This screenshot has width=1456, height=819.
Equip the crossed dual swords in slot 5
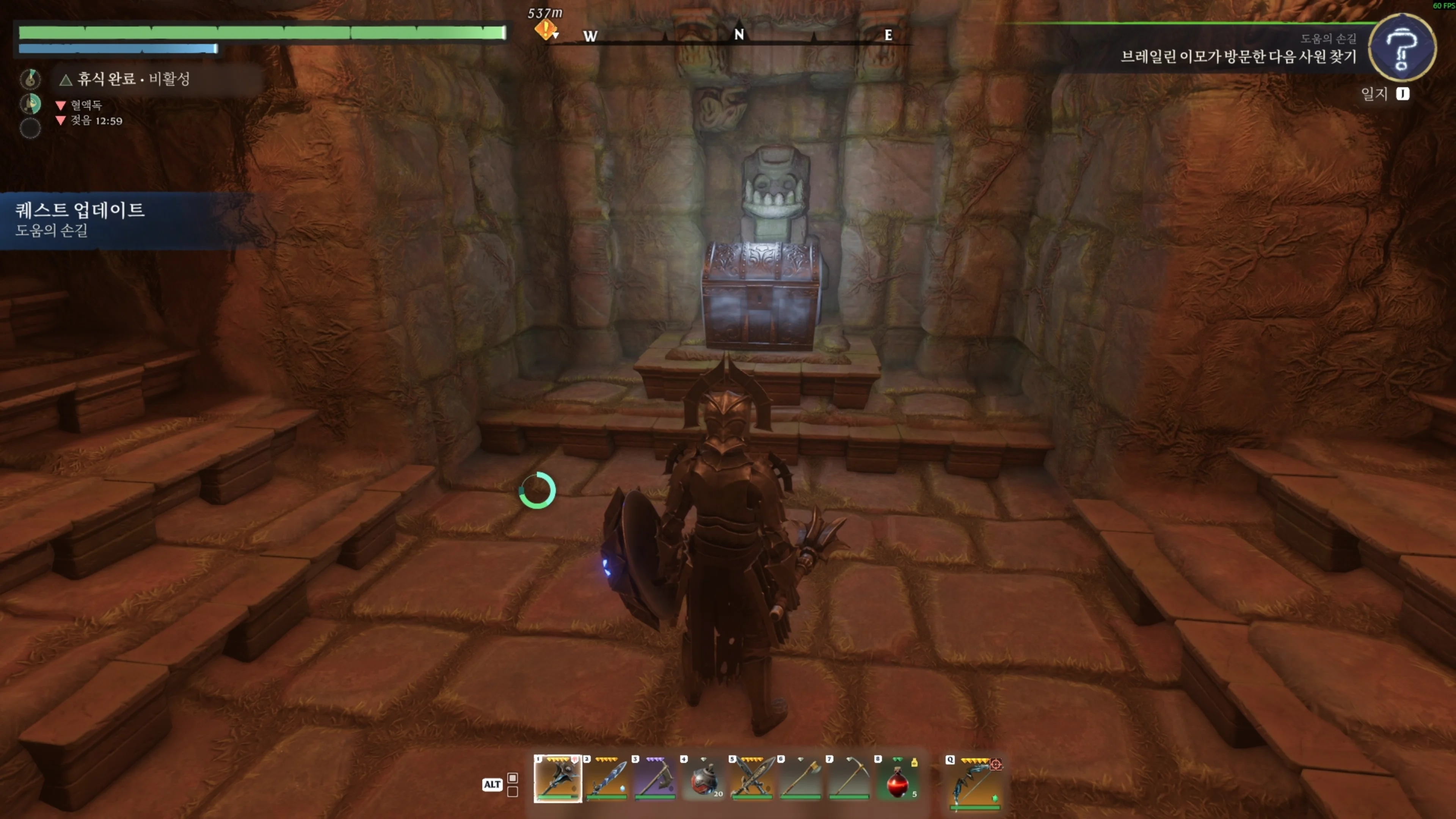click(x=752, y=779)
